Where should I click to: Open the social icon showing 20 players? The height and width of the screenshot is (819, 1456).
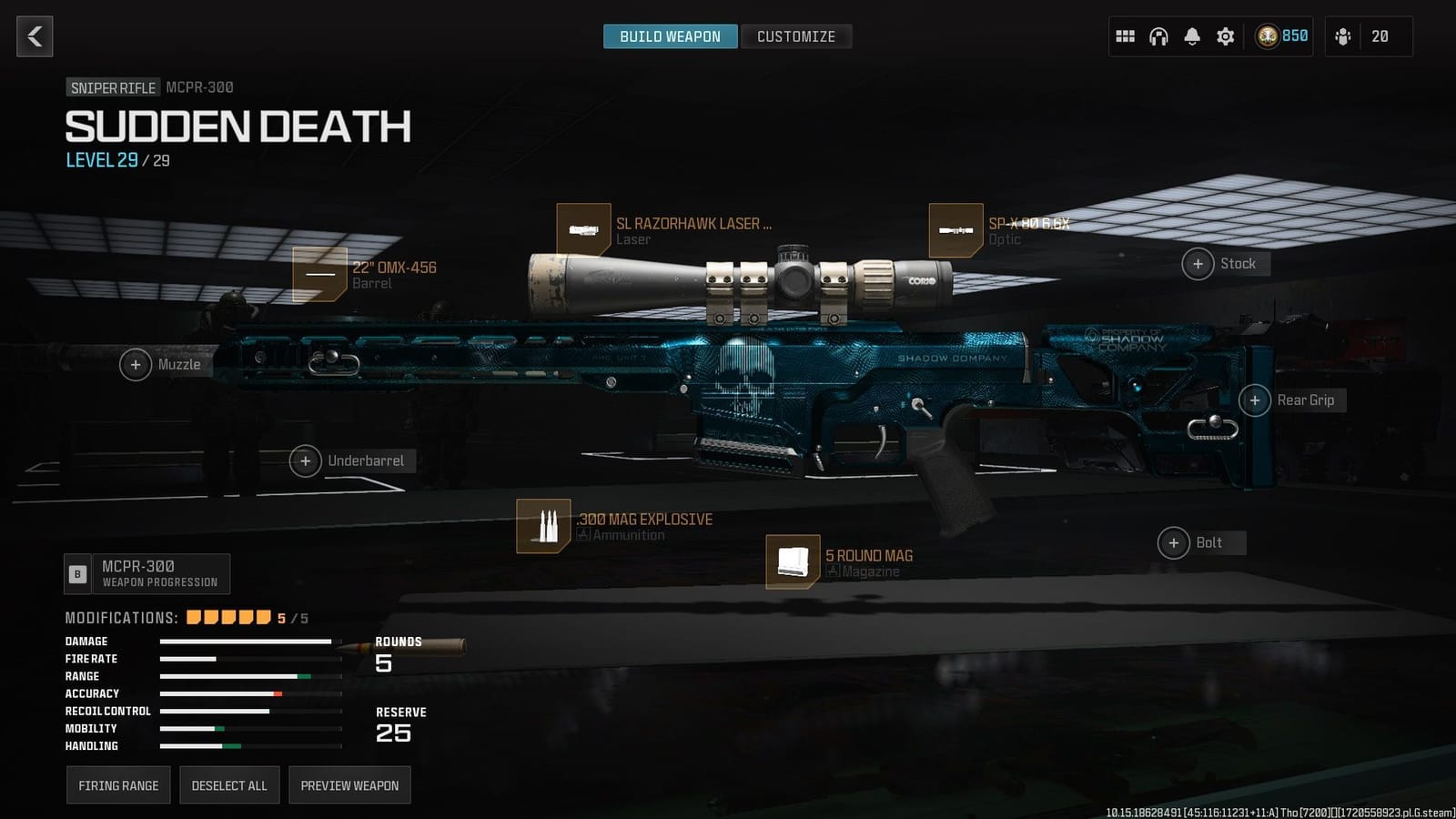click(1344, 36)
